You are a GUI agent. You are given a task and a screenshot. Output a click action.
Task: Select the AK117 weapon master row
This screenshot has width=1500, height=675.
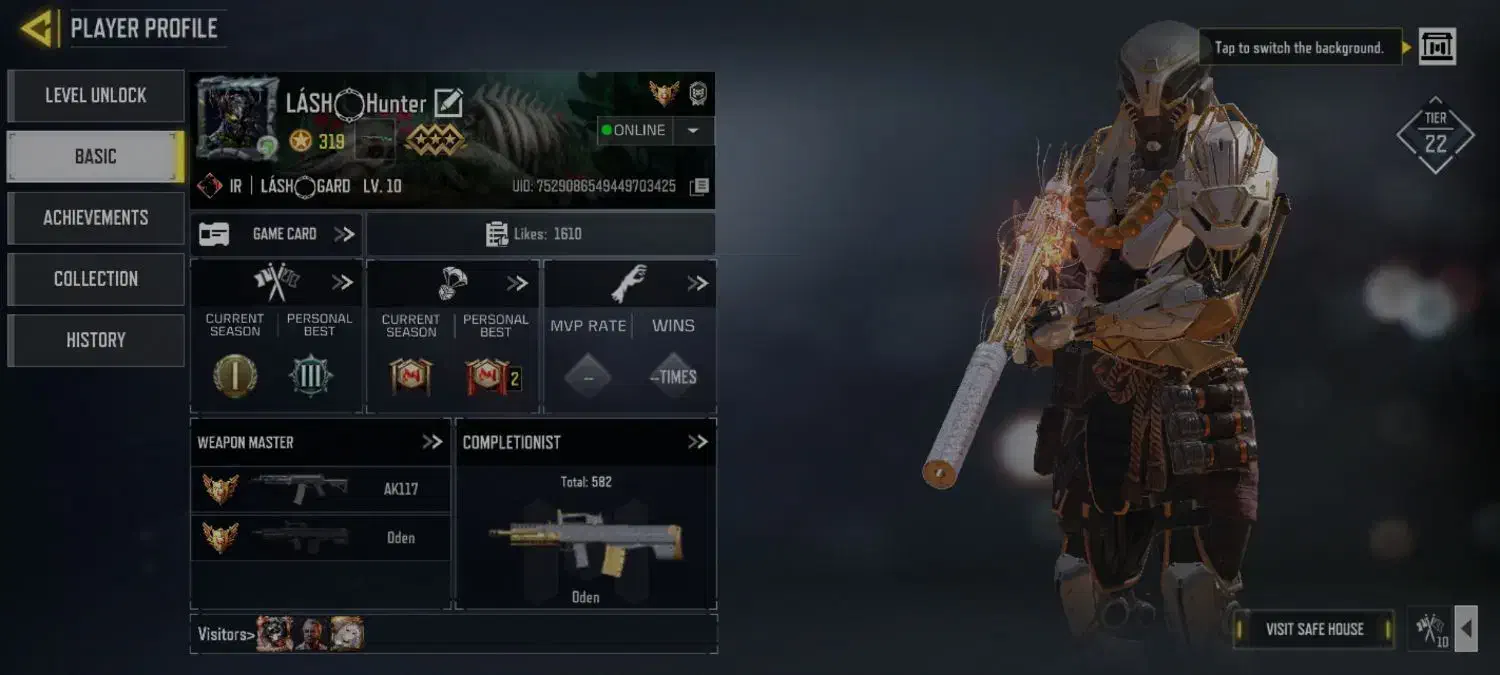[x=320, y=489]
